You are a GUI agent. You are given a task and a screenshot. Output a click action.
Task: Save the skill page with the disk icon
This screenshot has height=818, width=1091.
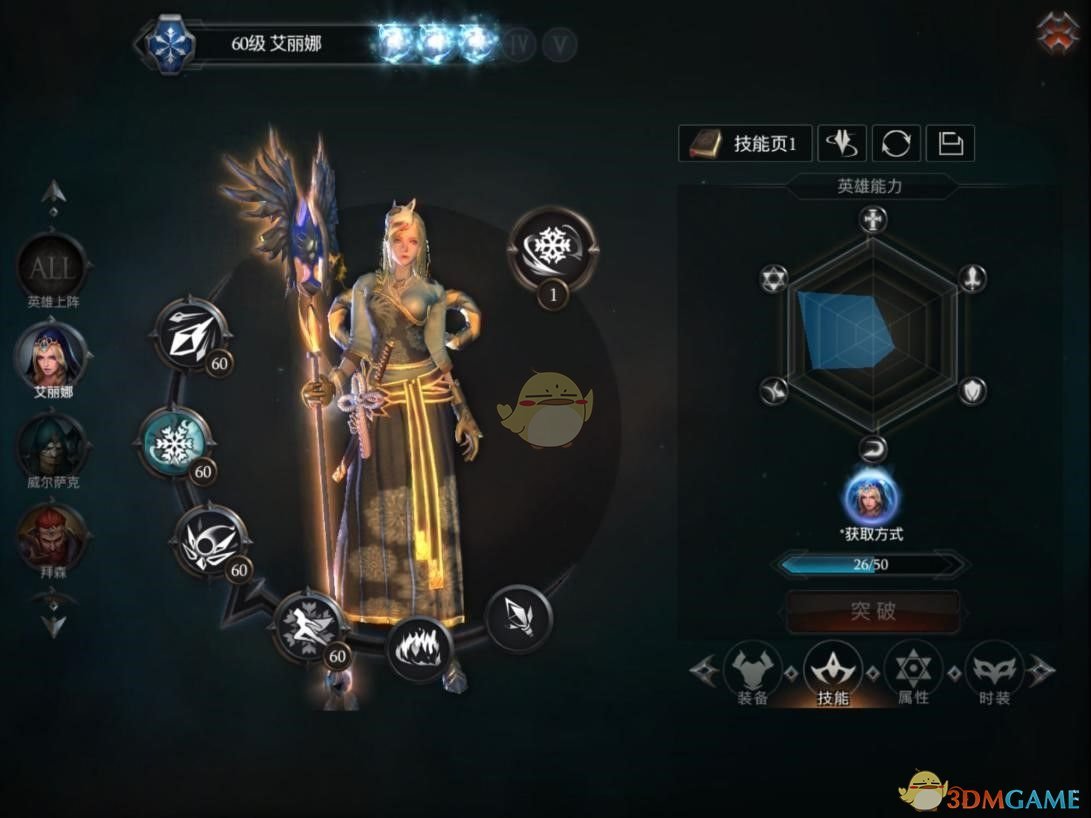click(950, 144)
